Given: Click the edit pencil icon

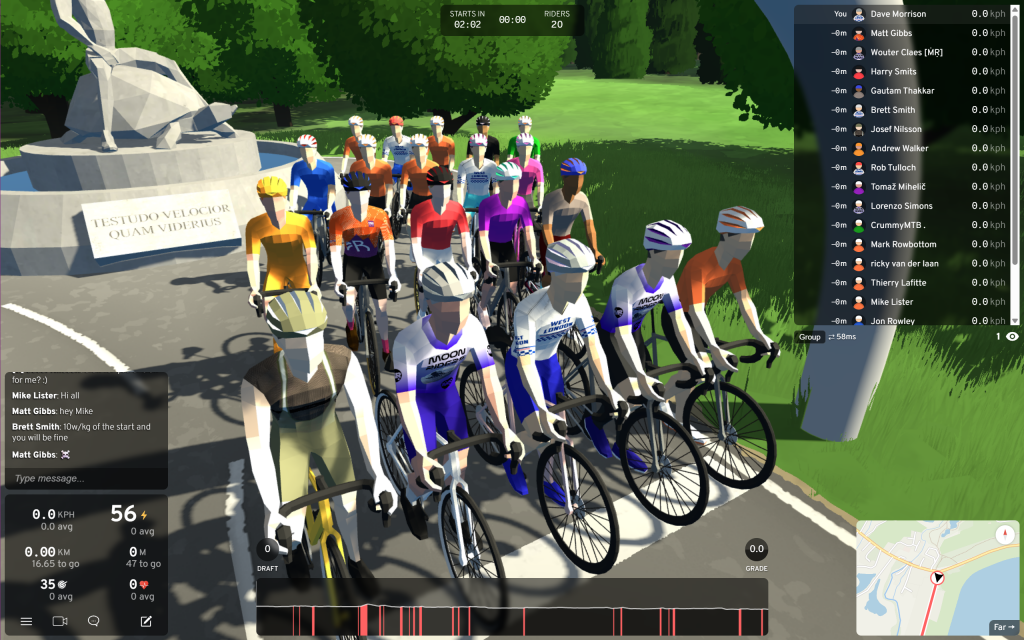Looking at the screenshot, I should coord(146,621).
